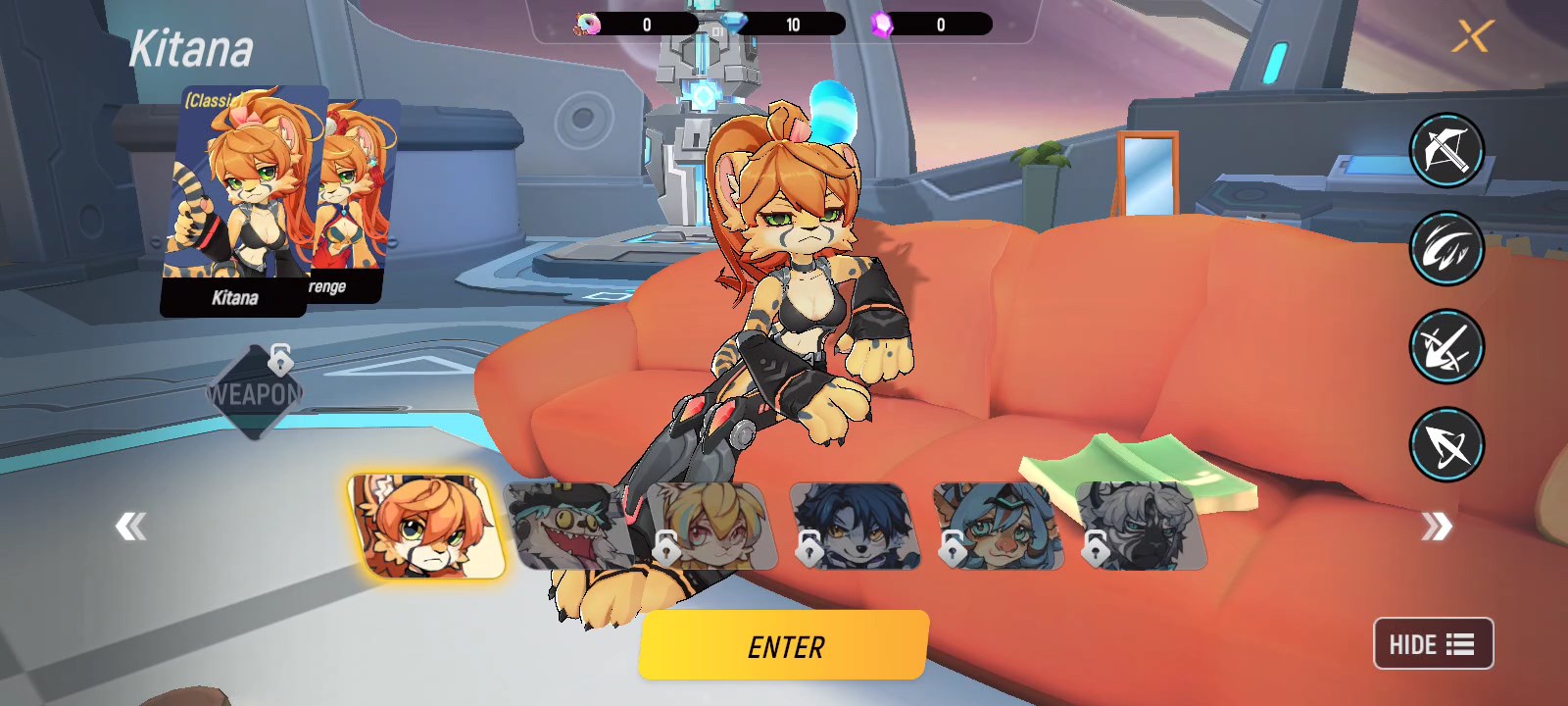View the crossbow skill icon
This screenshot has height=706, width=1568.
[1446, 150]
